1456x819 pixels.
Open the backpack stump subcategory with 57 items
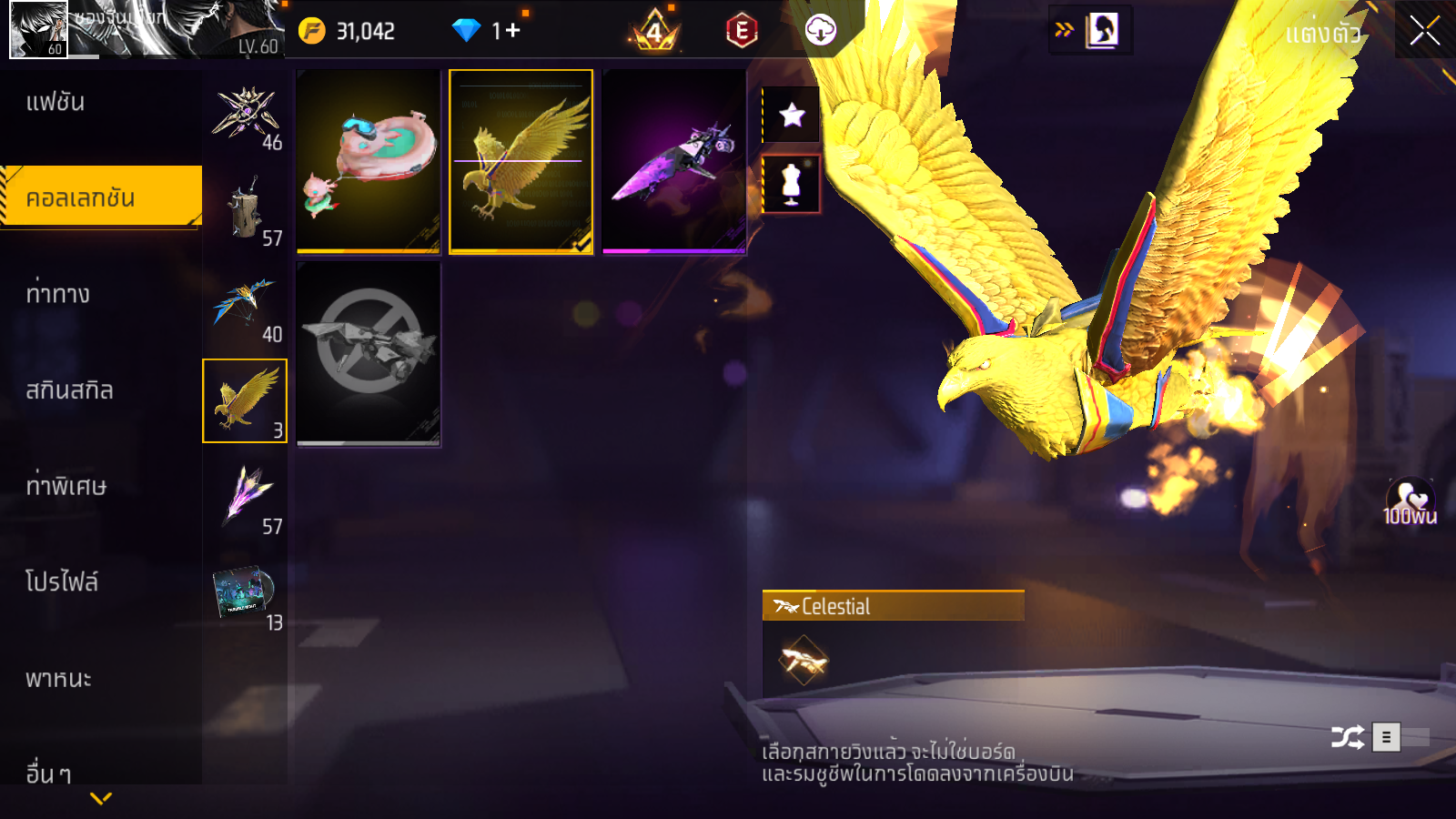(244, 210)
